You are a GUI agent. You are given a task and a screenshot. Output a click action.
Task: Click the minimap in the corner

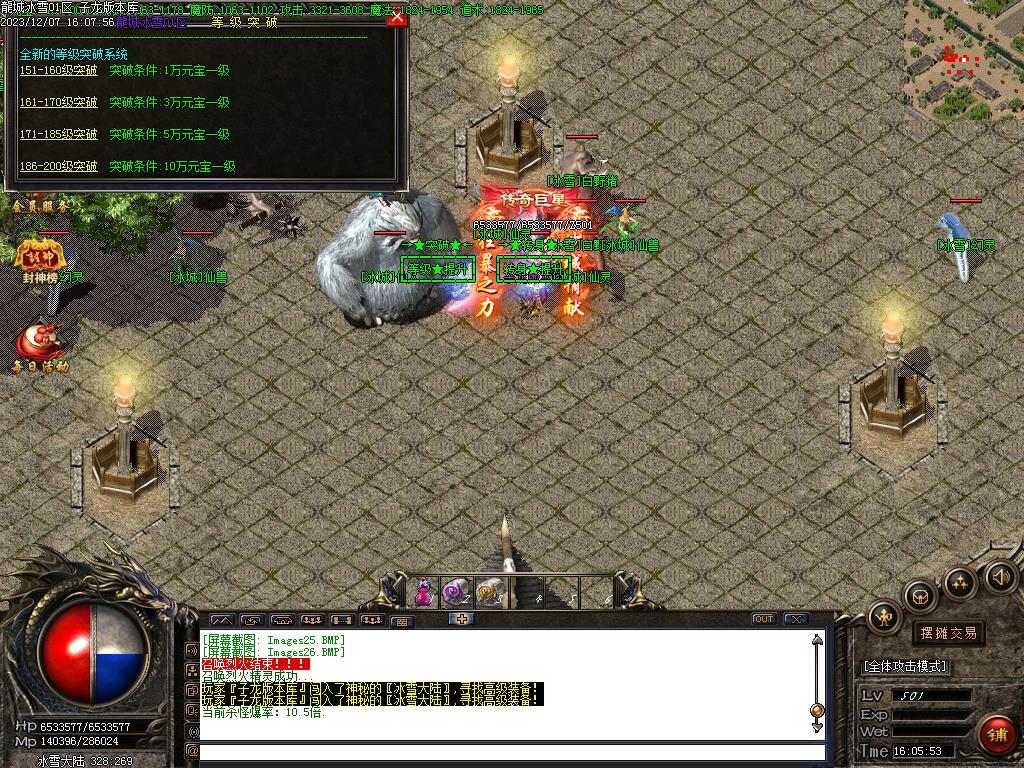(x=963, y=57)
